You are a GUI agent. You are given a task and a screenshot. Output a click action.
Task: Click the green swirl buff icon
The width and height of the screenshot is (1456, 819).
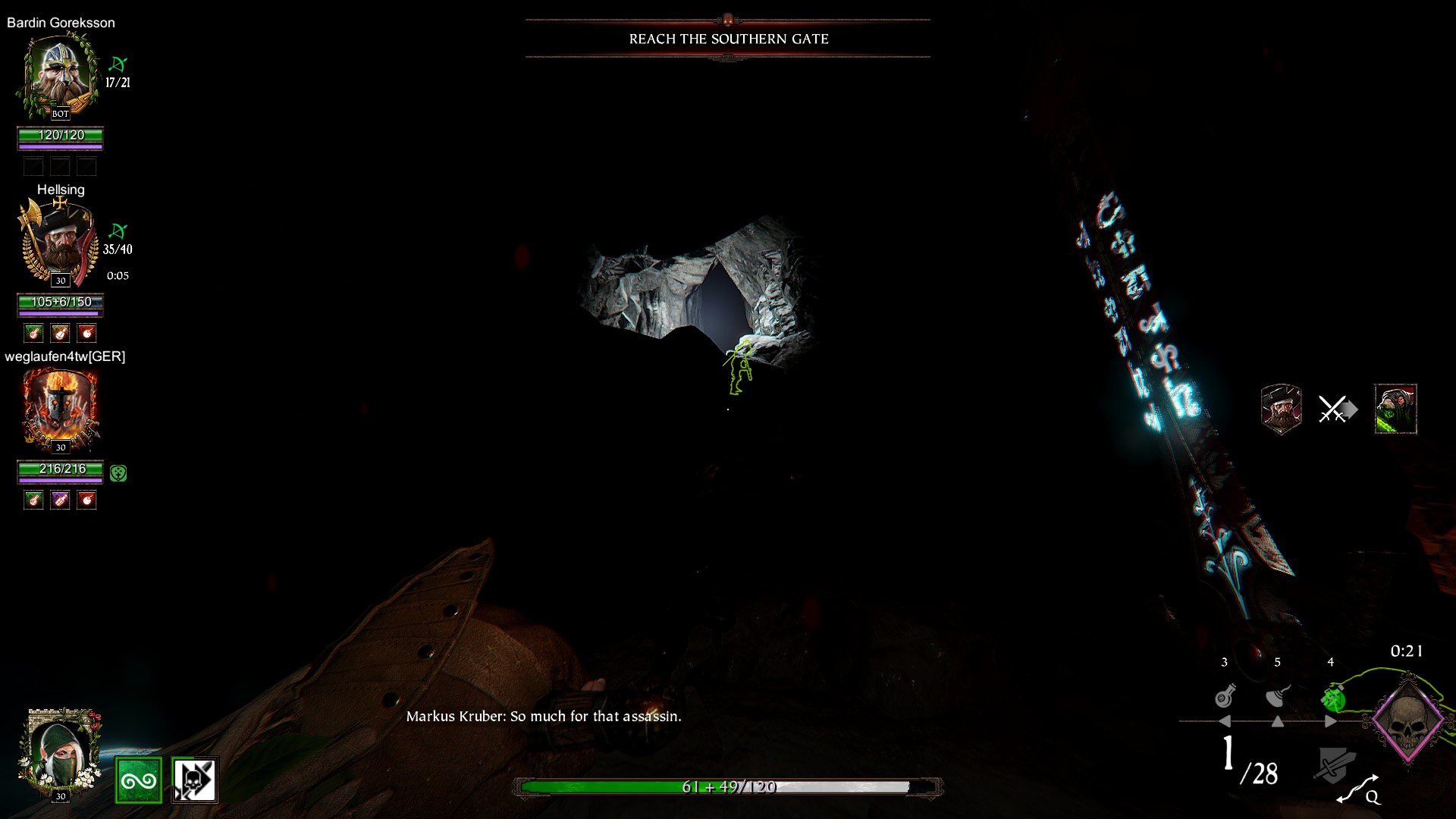(139, 780)
